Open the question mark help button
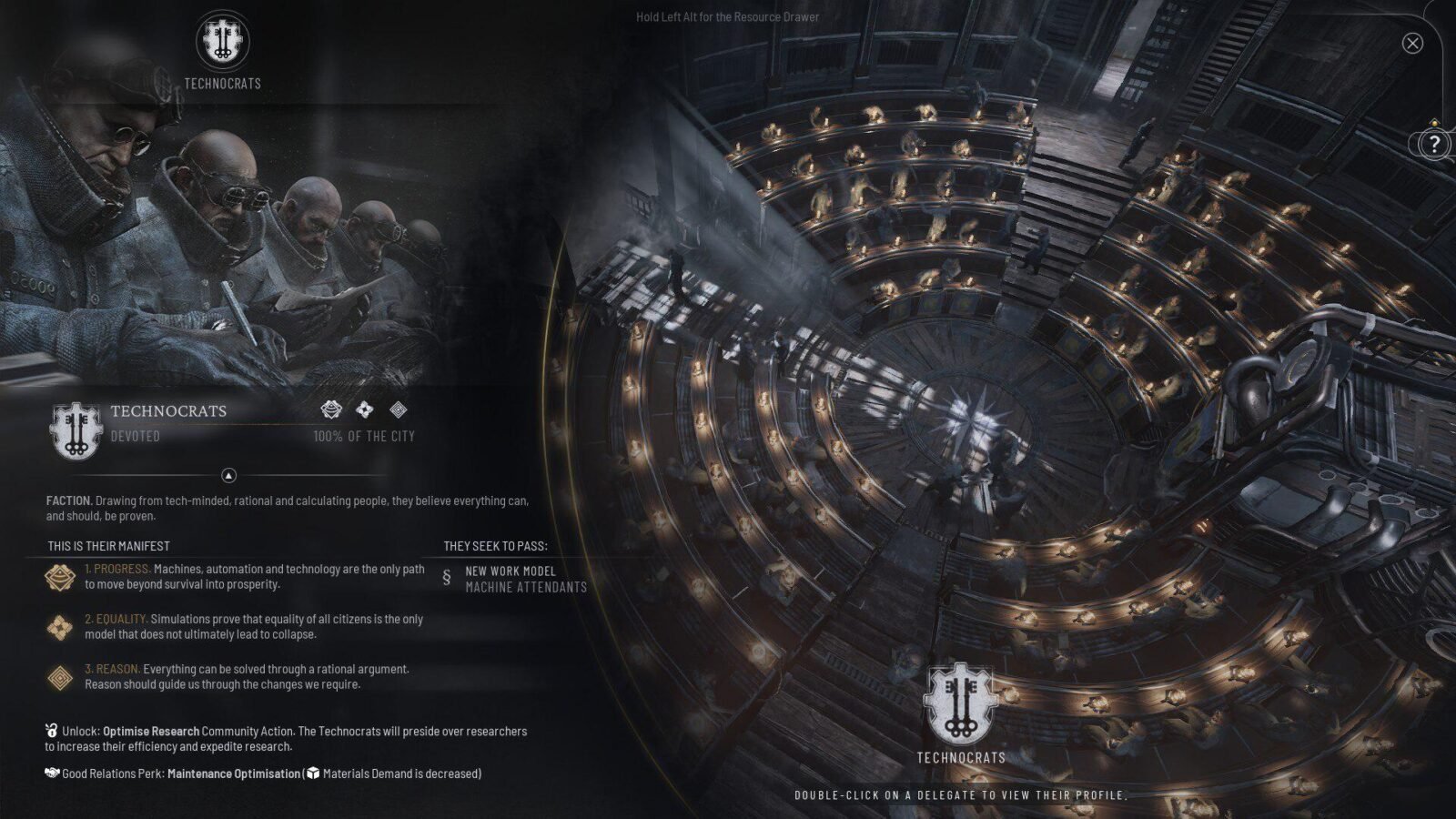The width and height of the screenshot is (1456, 819). [1434, 143]
